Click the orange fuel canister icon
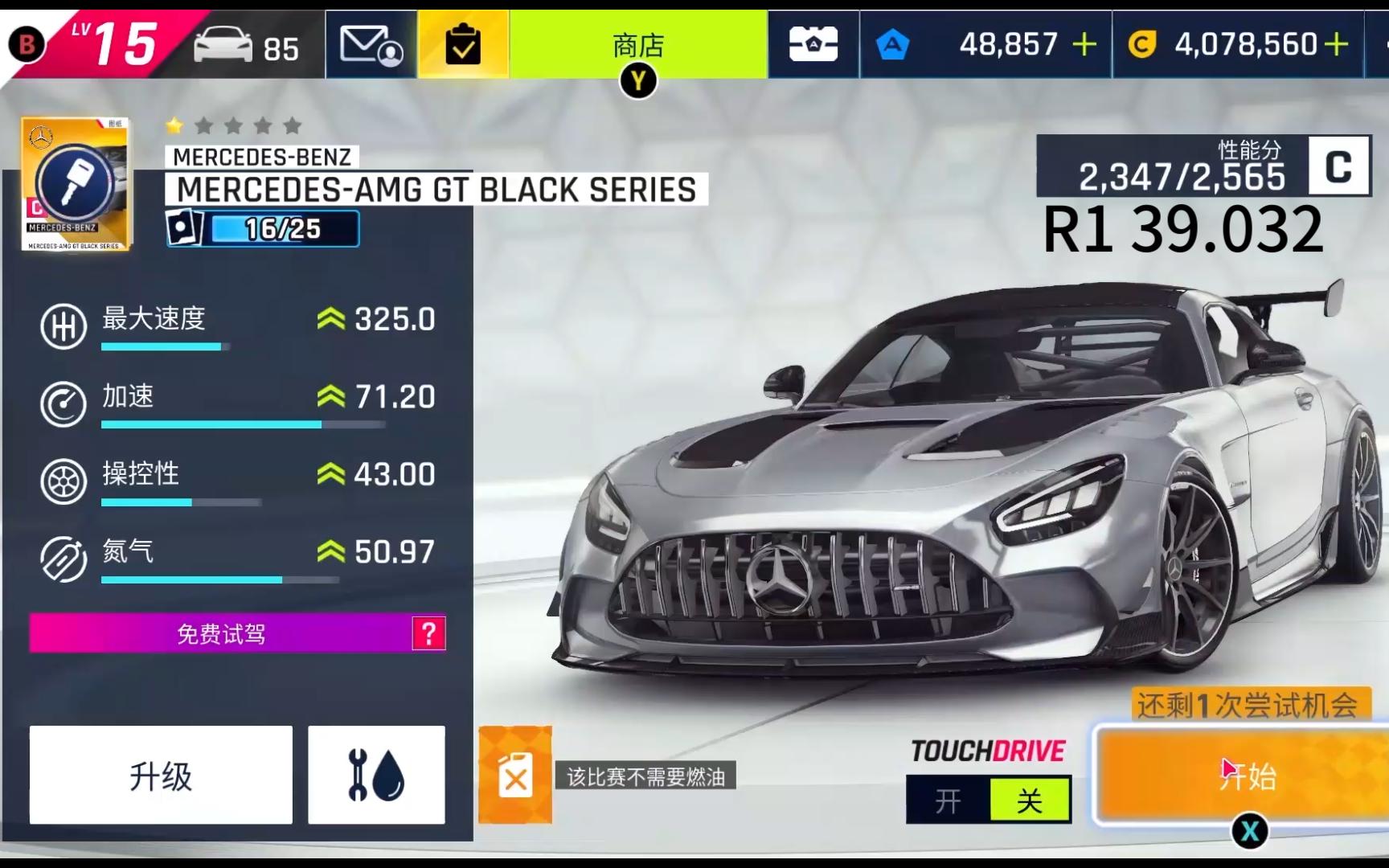1389x868 pixels. [x=515, y=776]
